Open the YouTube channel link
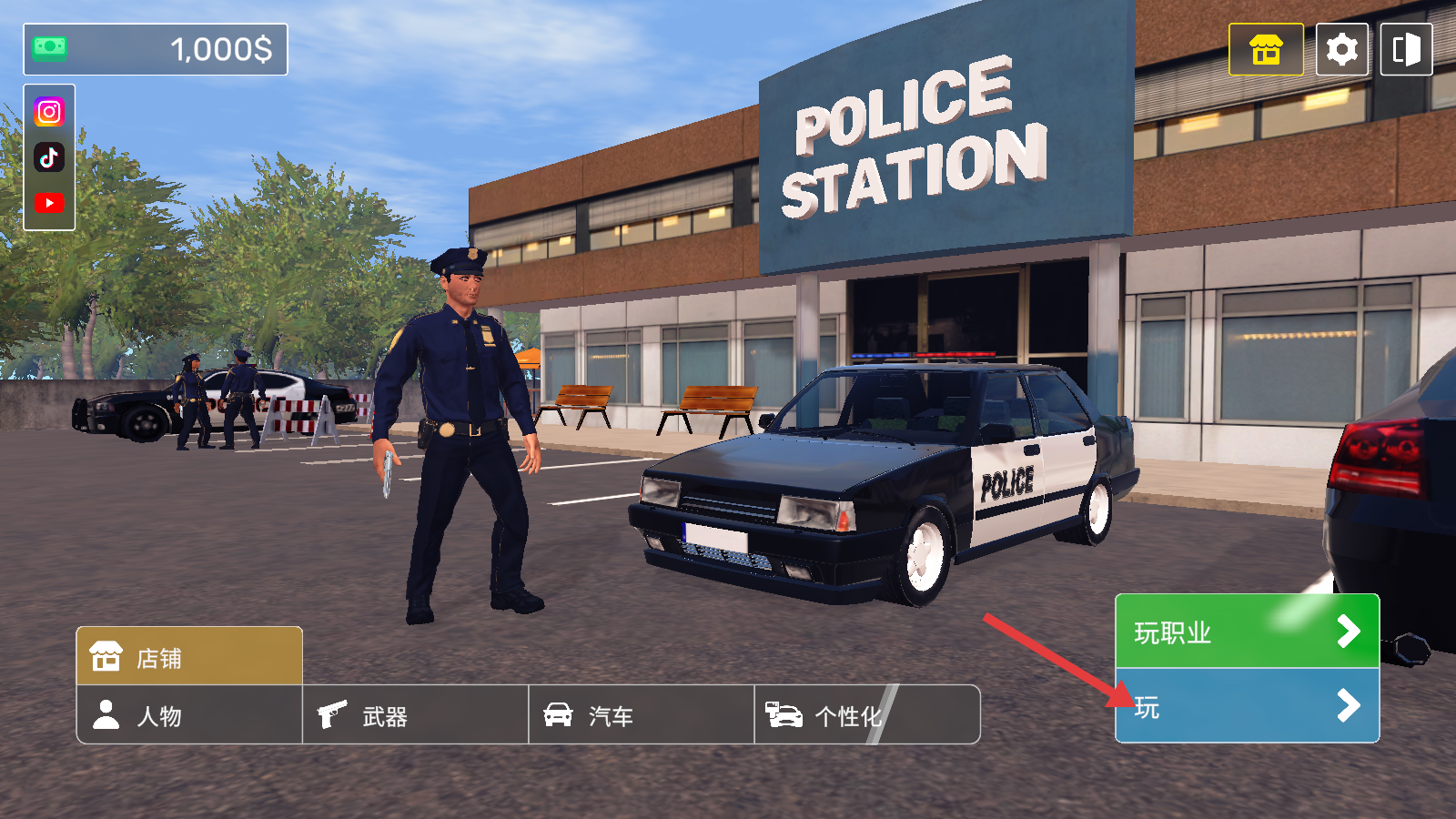This screenshot has height=819, width=1456. pyautogui.click(x=49, y=203)
